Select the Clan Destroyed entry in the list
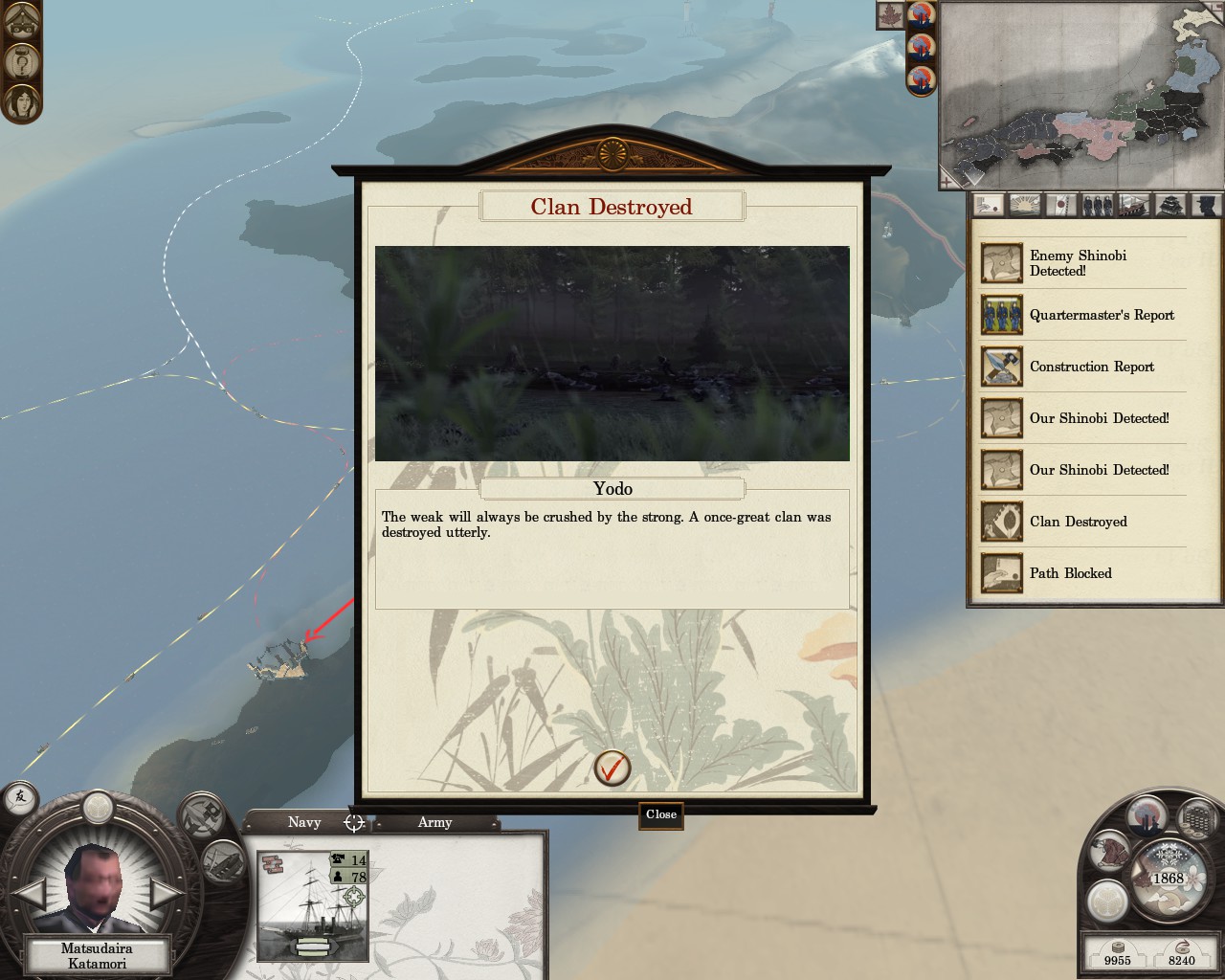The image size is (1225, 980). pyautogui.click(x=1080, y=522)
